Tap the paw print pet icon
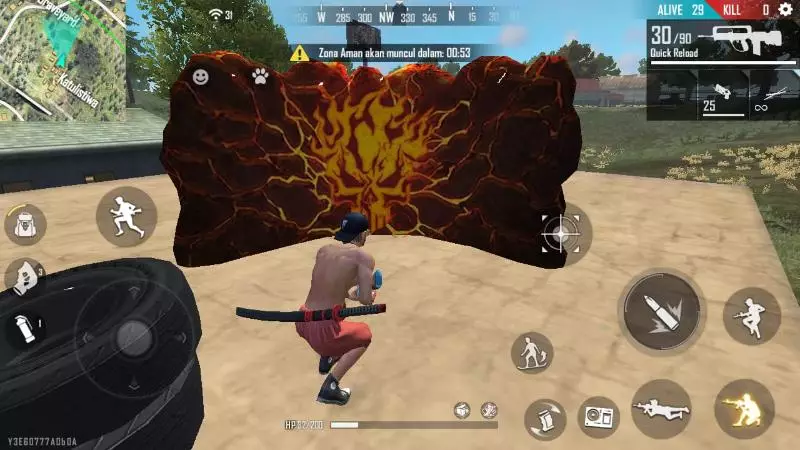Screen dimensions: 800x450 (260, 76)
